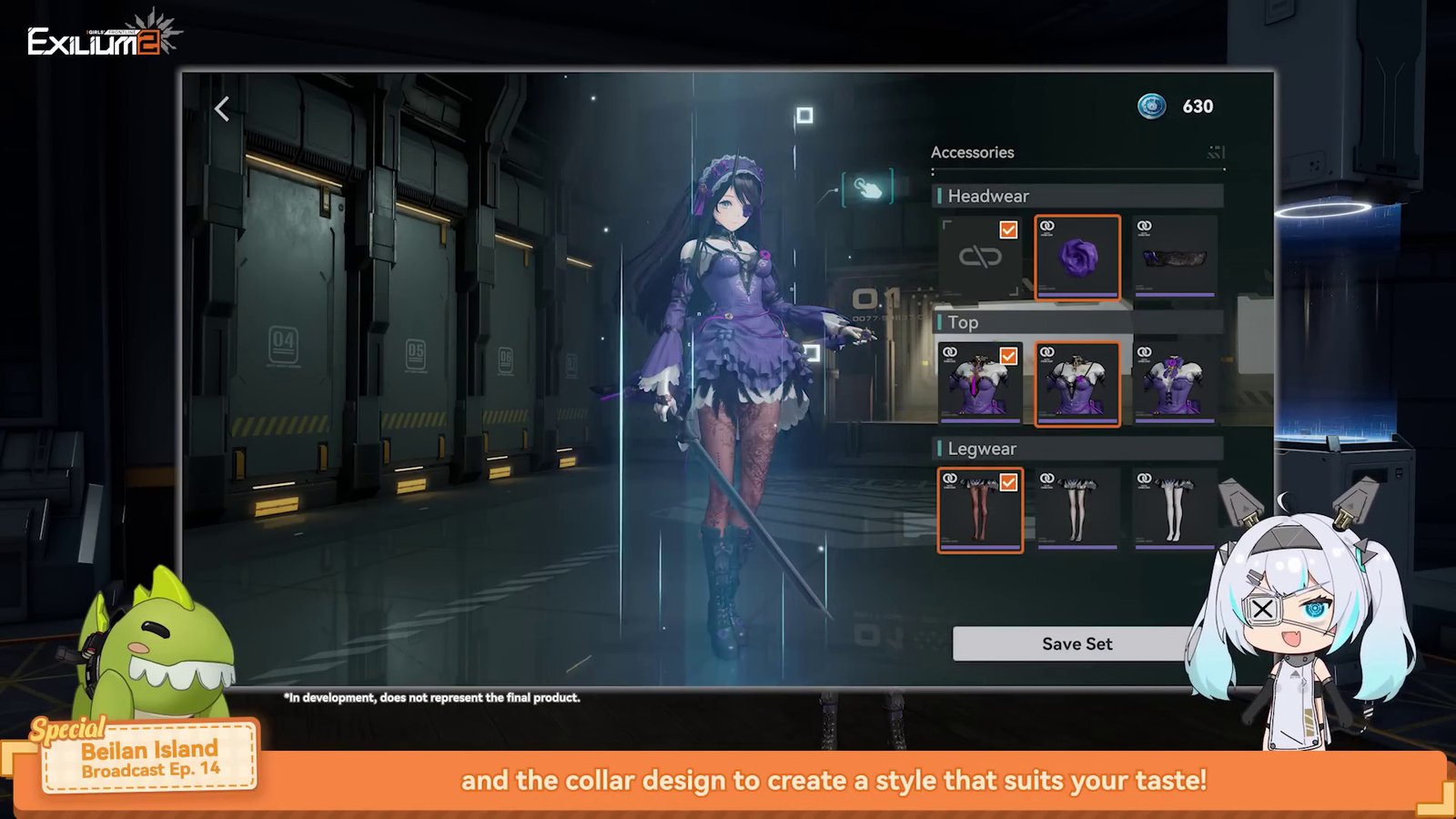1456x819 pixels.
Task: Equip the purple rose headwear
Action: click(x=1077, y=258)
